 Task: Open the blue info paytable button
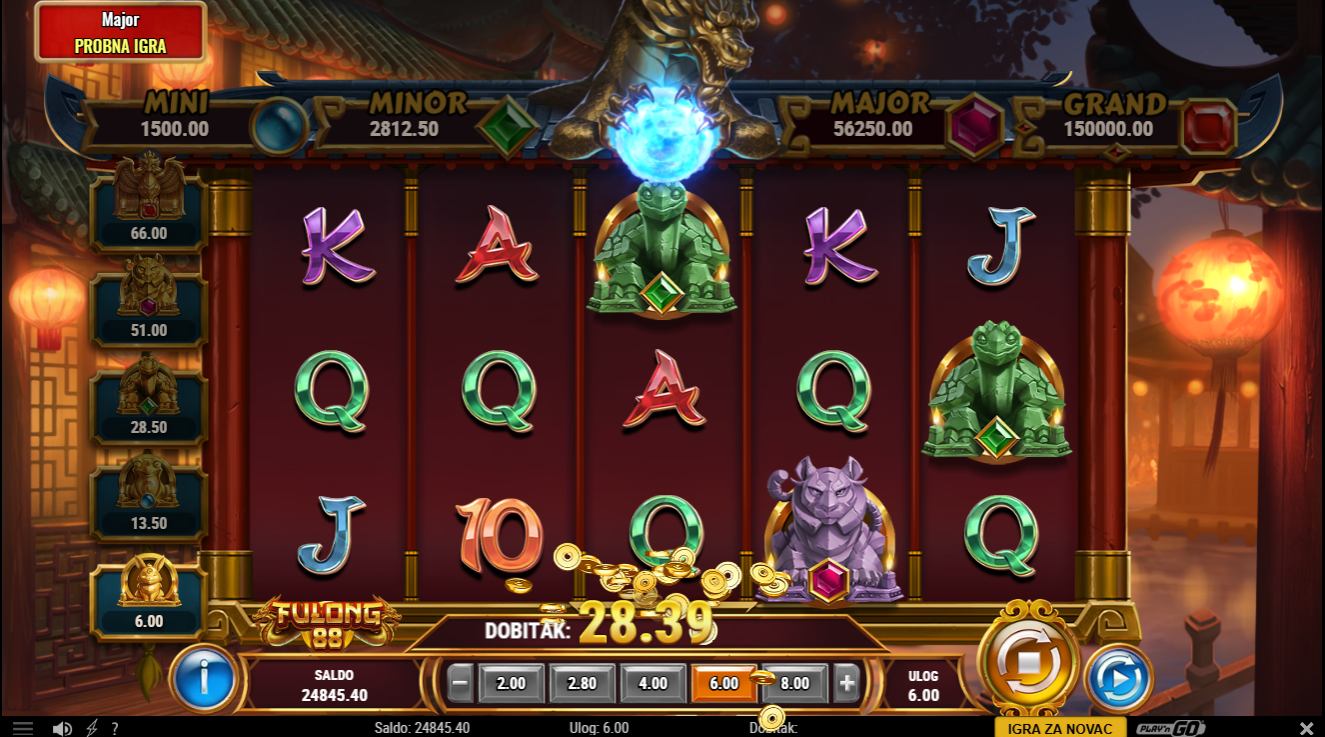pos(204,679)
